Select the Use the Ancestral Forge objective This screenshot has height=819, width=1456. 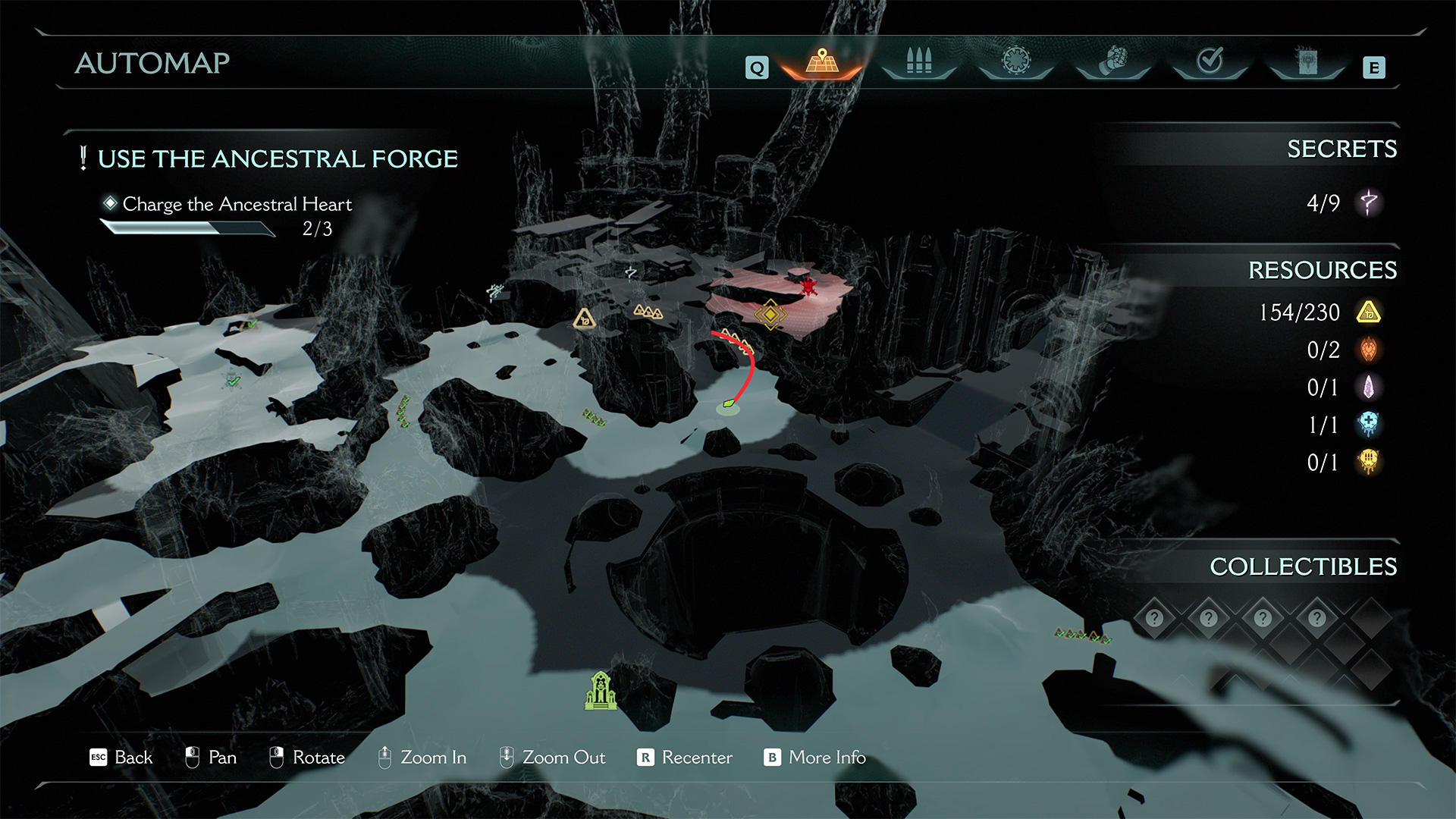(278, 159)
